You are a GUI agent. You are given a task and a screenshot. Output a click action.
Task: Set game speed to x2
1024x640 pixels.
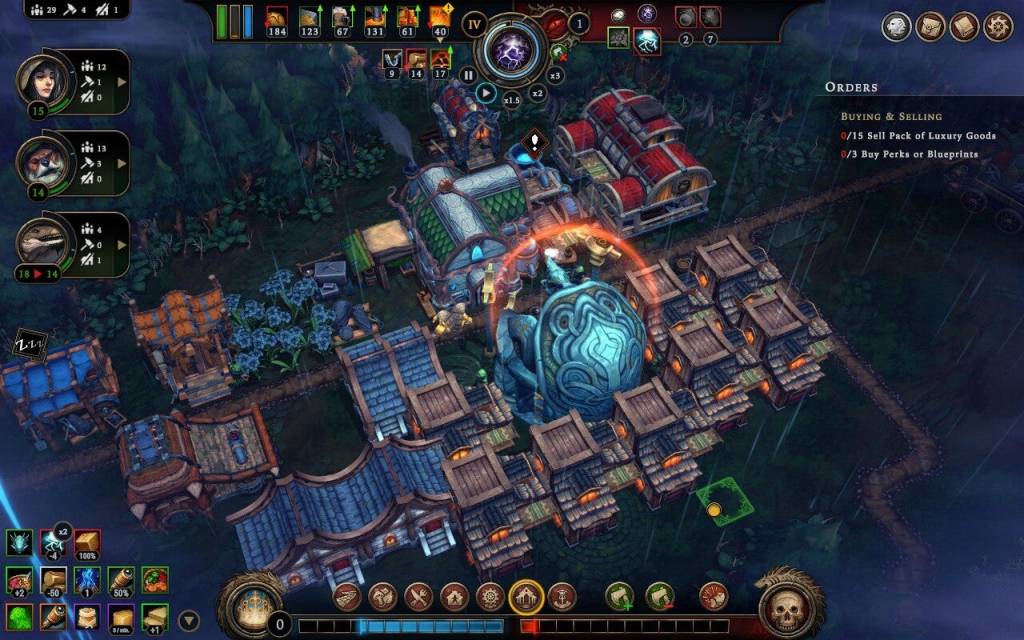[537, 93]
